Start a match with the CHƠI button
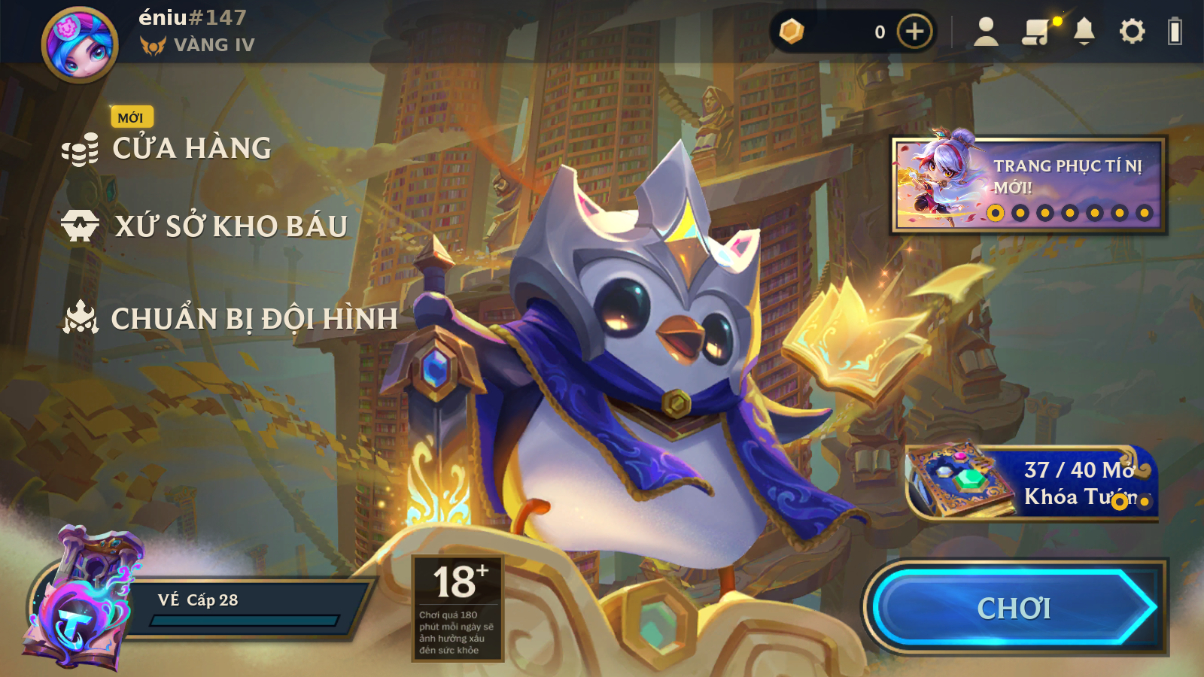The width and height of the screenshot is (1204, 677). pyautogui.click(x=1014, y=608)
